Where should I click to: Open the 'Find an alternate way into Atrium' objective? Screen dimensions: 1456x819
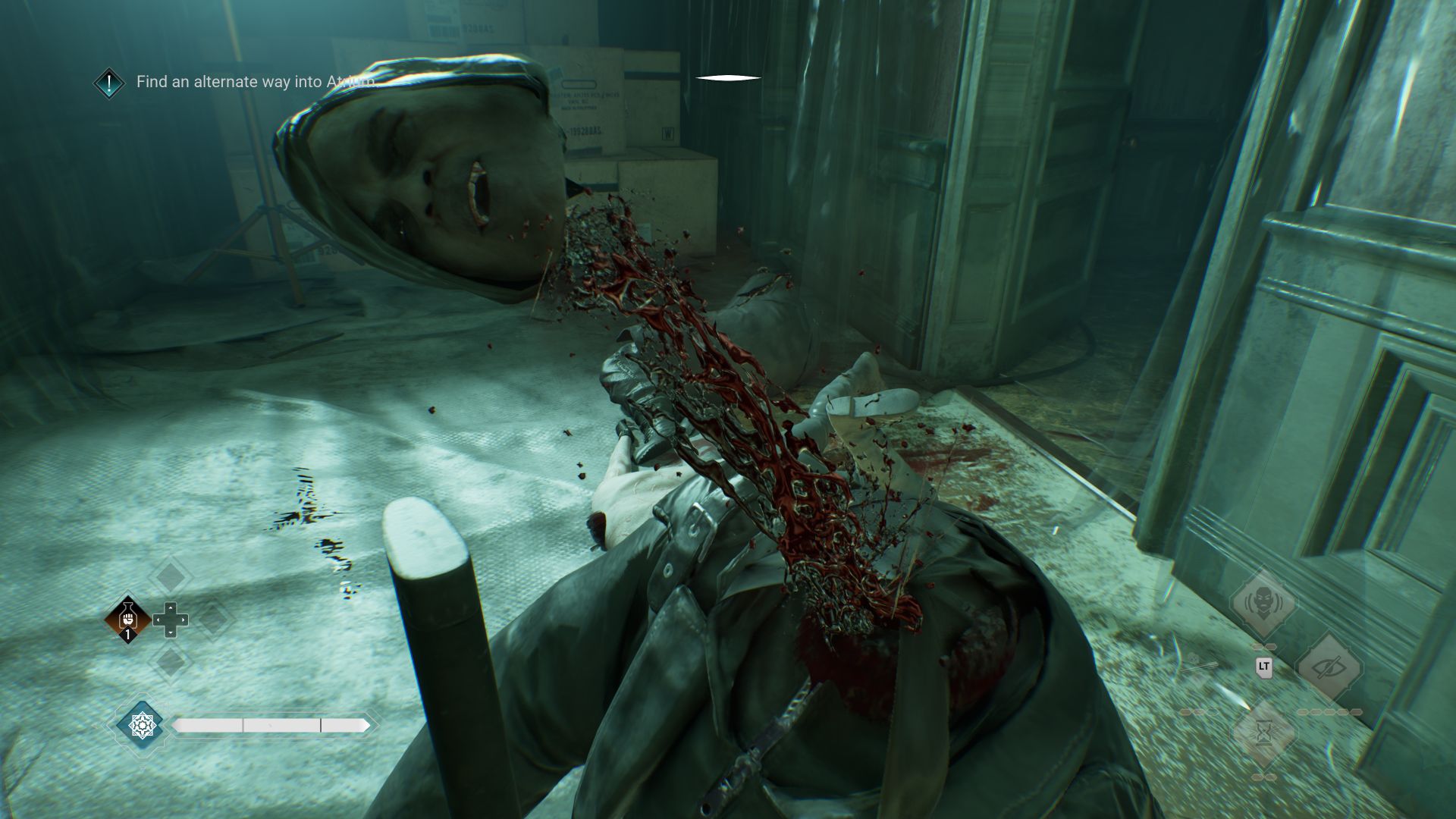pos(256,82)
